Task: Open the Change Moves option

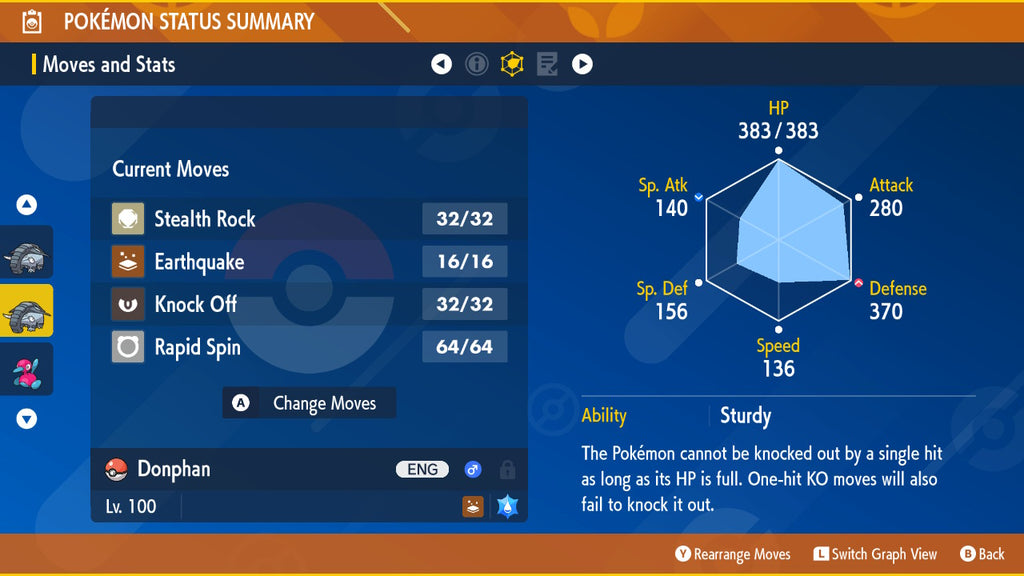Action: pos(309,403)
